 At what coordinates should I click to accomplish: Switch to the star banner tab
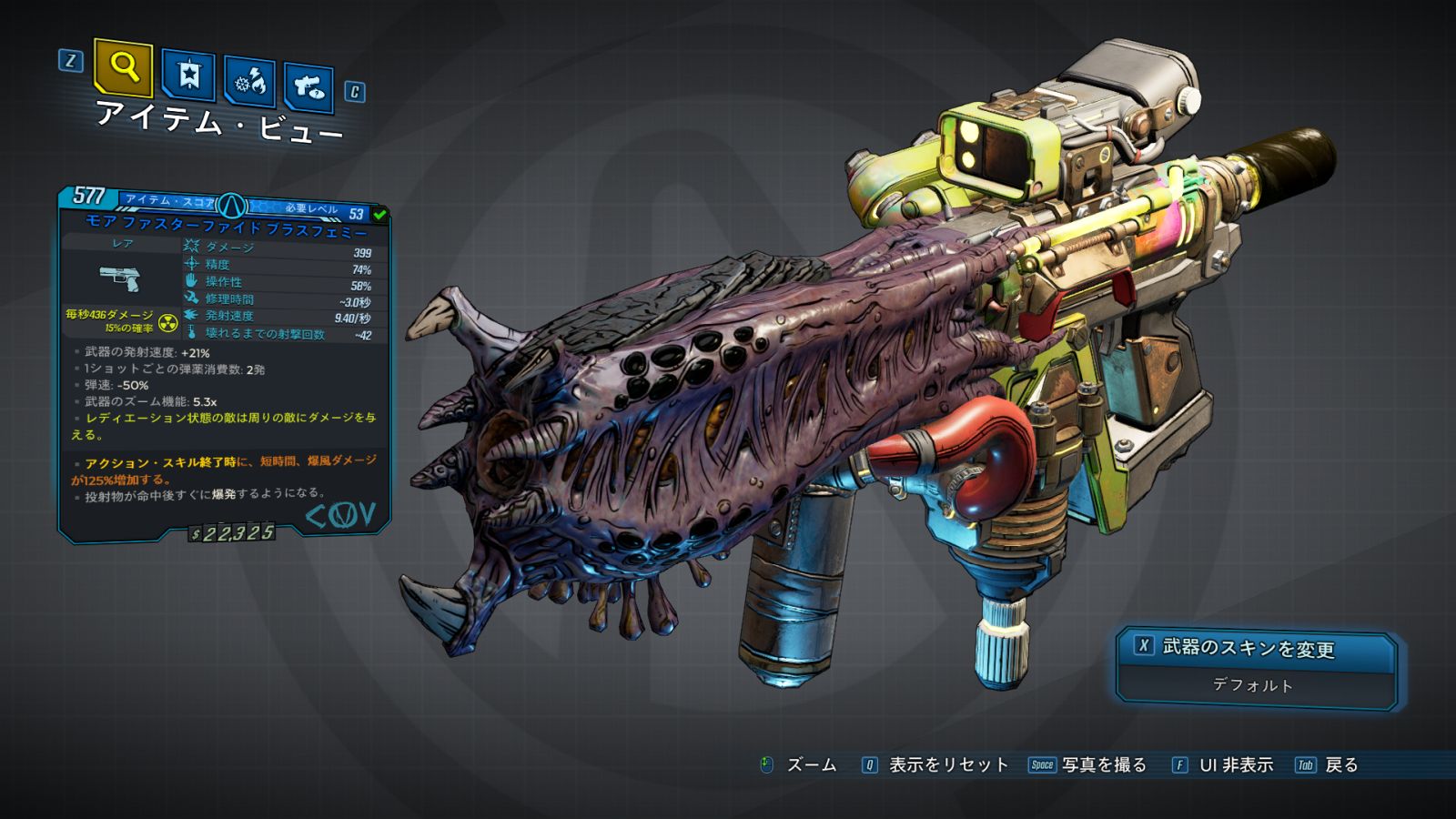[x=188, y=75]
